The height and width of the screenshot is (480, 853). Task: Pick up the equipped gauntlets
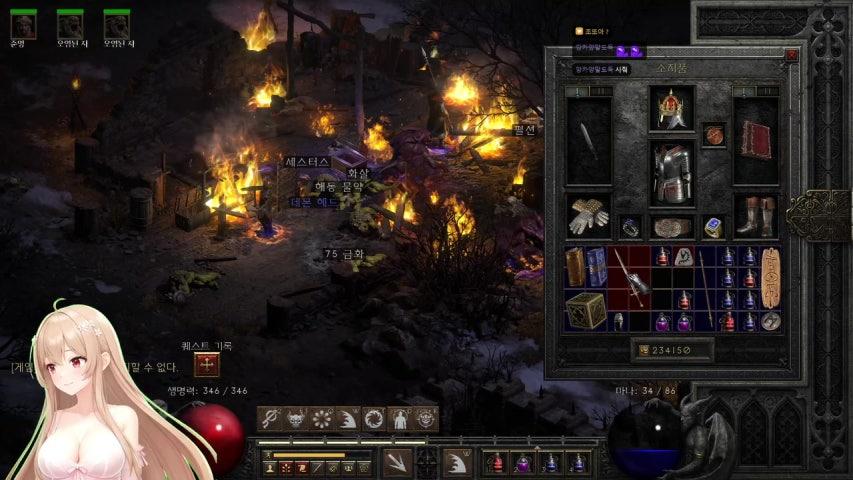[589, 215]
